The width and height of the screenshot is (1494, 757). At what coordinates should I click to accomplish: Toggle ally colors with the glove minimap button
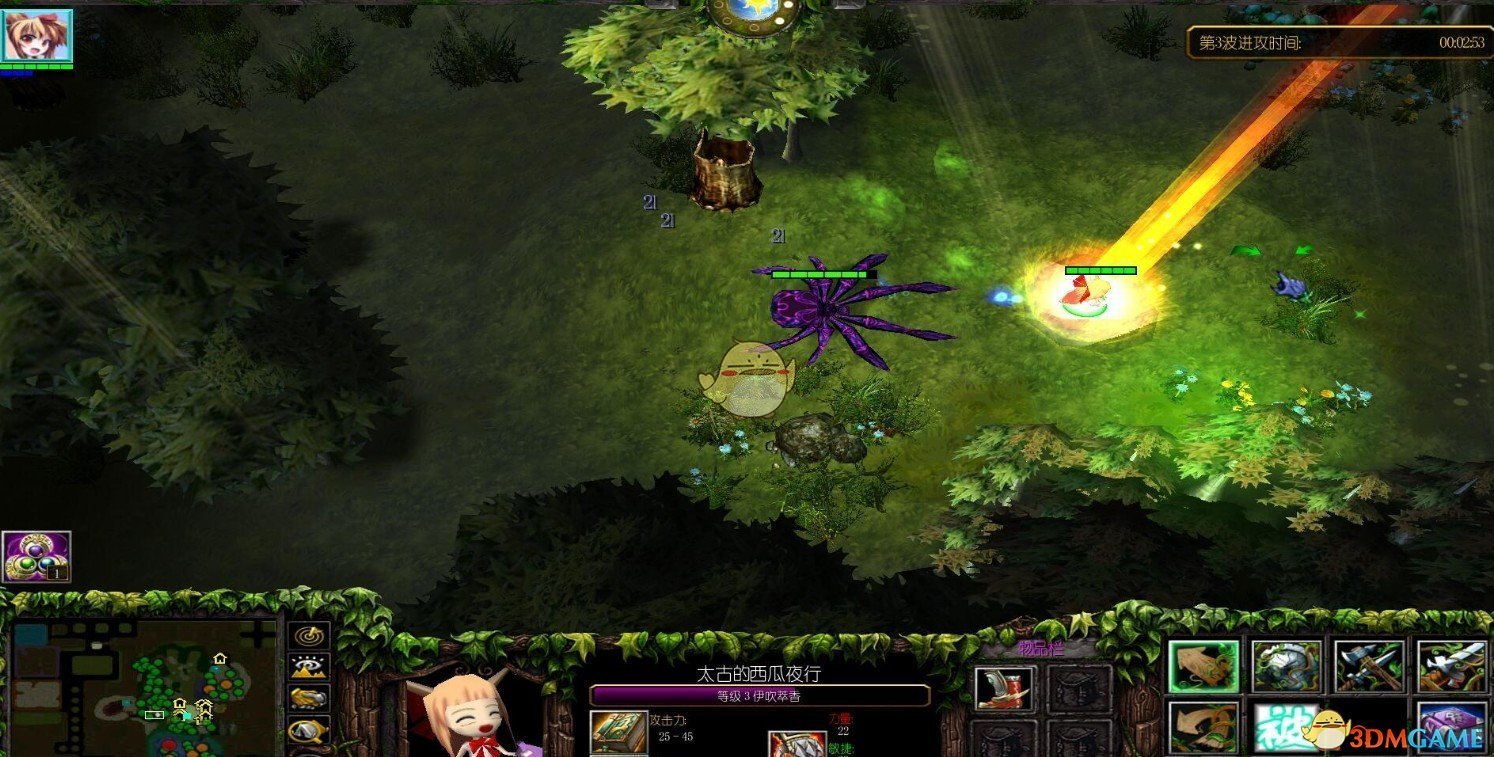point(309,698)
